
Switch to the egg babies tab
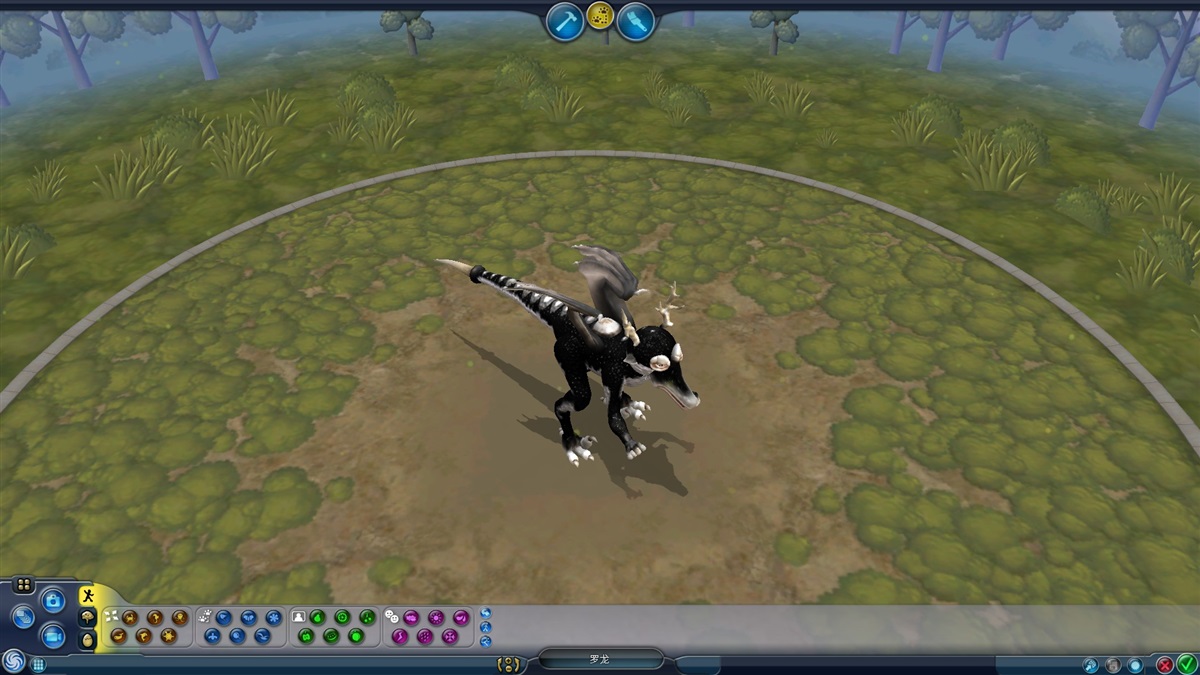(x=88, y=639)
